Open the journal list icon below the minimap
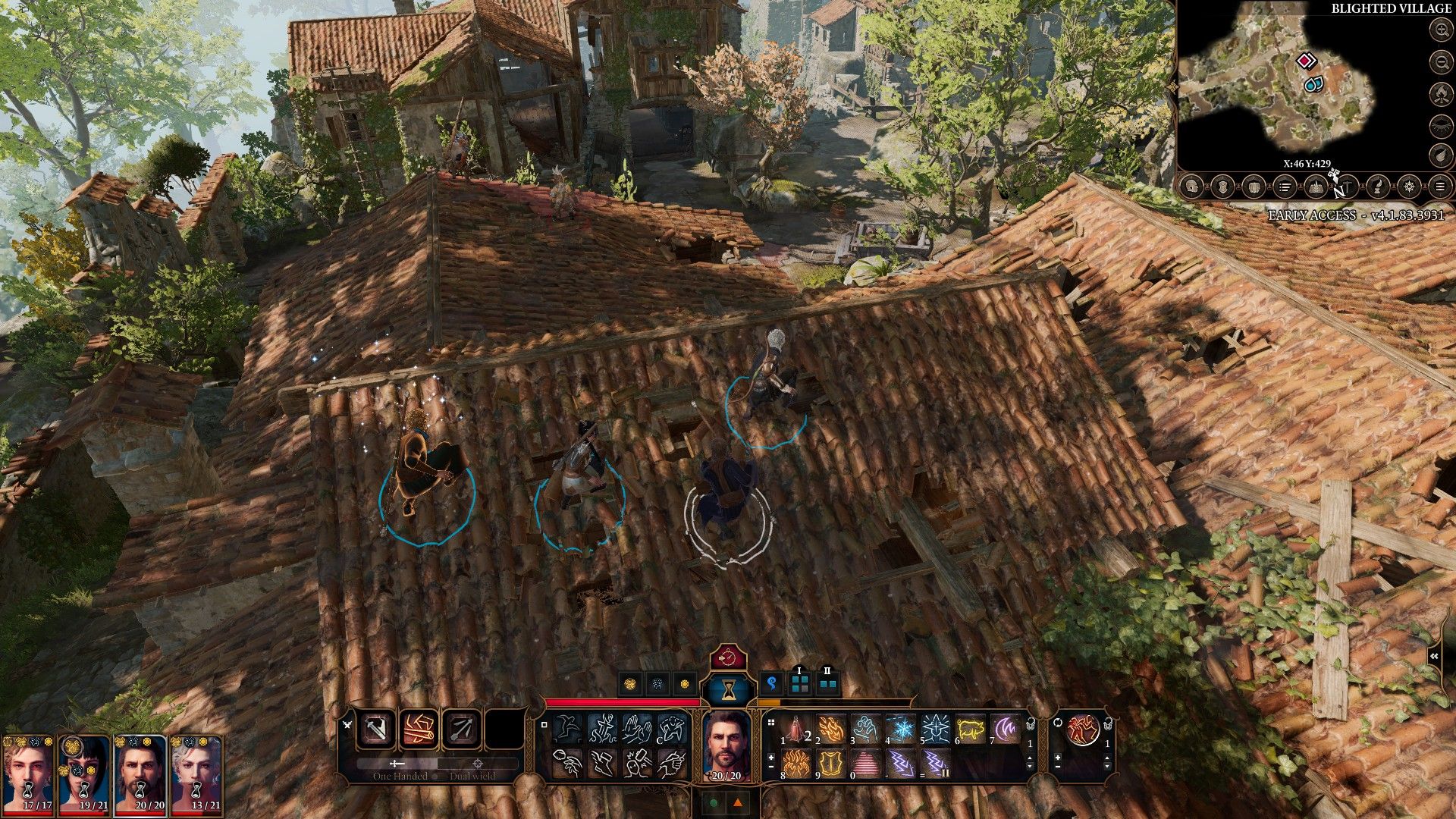 tap(1284, 186)
